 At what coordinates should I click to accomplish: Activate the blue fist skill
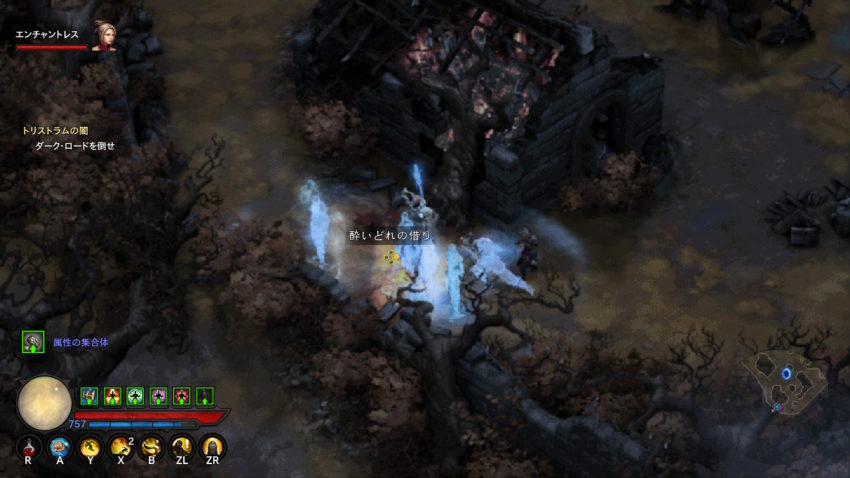(59, 447)
